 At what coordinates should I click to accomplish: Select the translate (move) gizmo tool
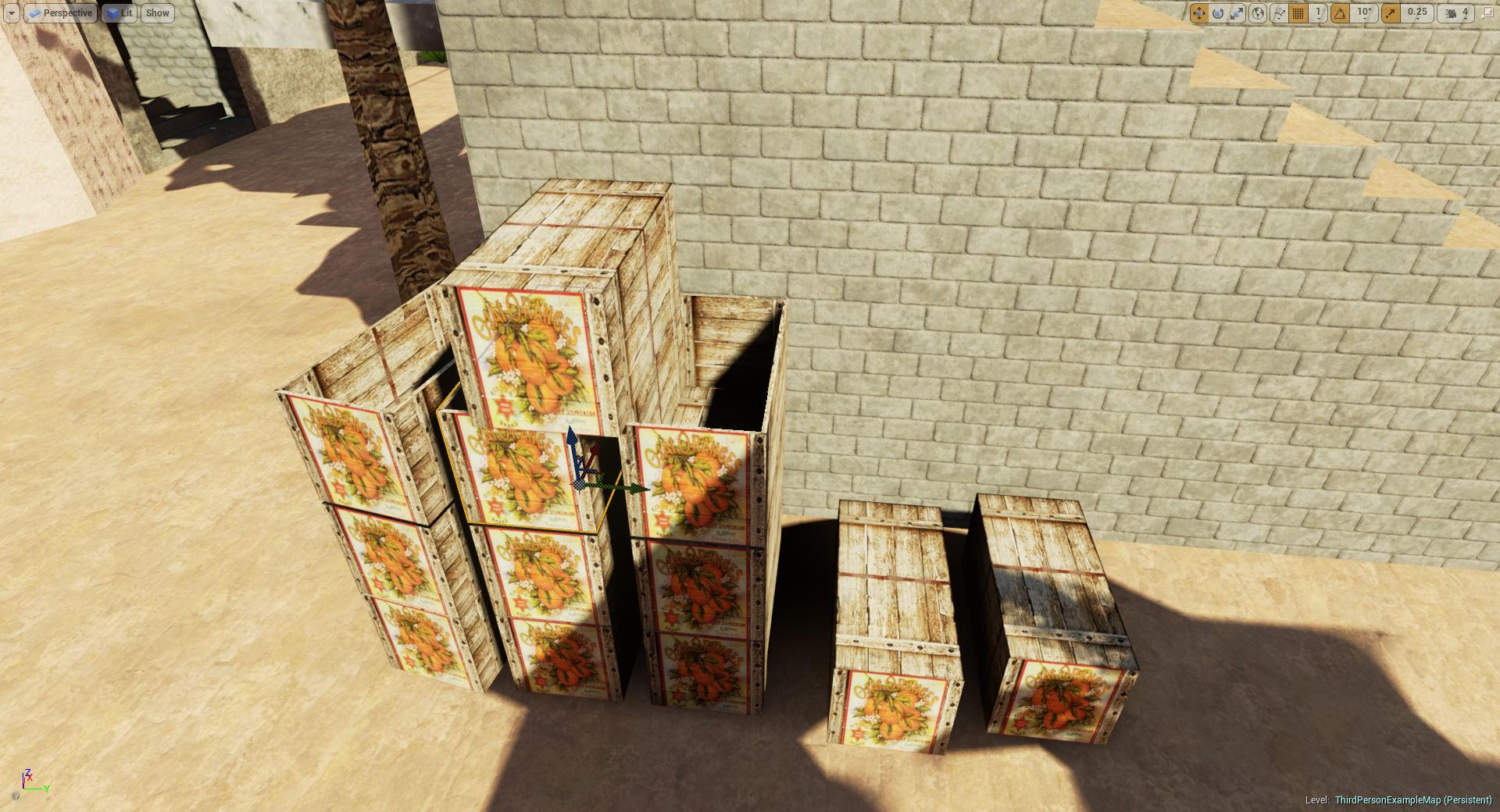click(1198, 13)
